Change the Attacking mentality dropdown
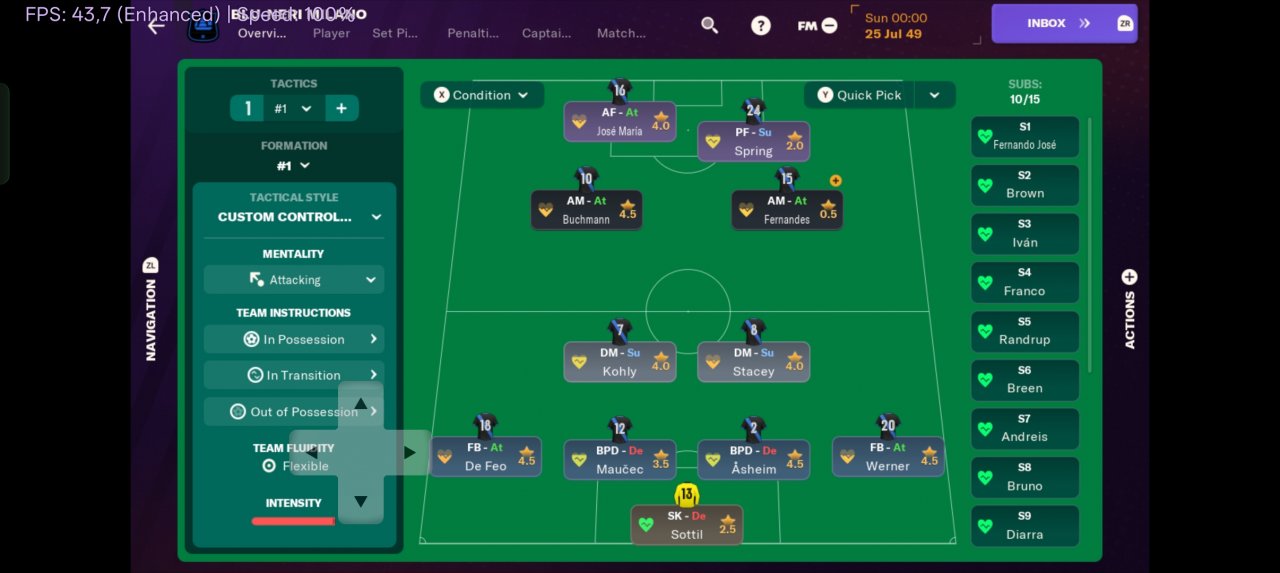The width and height of the screenshot is (1280, 573). pos(294,280)
